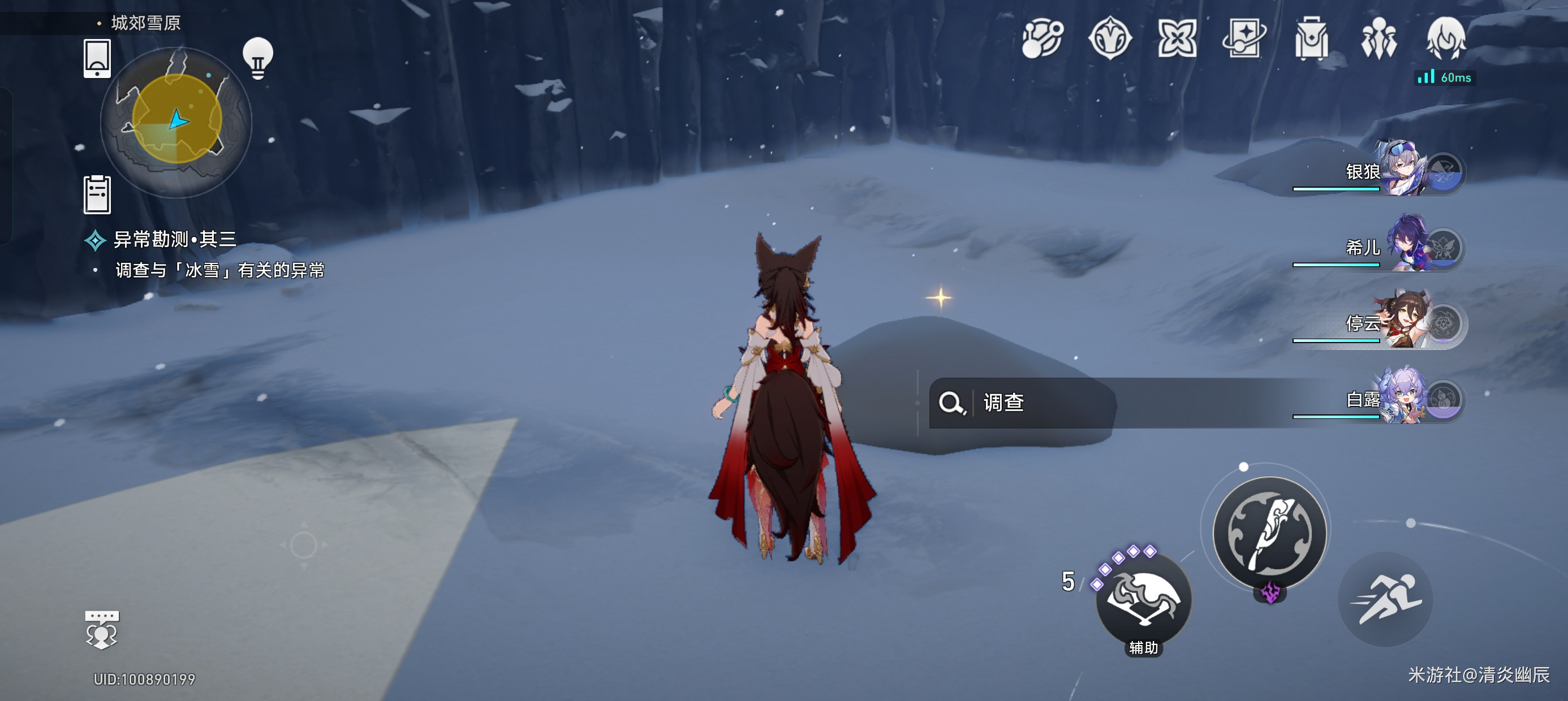Open the phone menu icon
This screenshot has height=701, width=1568.
[x=97, y=58]
